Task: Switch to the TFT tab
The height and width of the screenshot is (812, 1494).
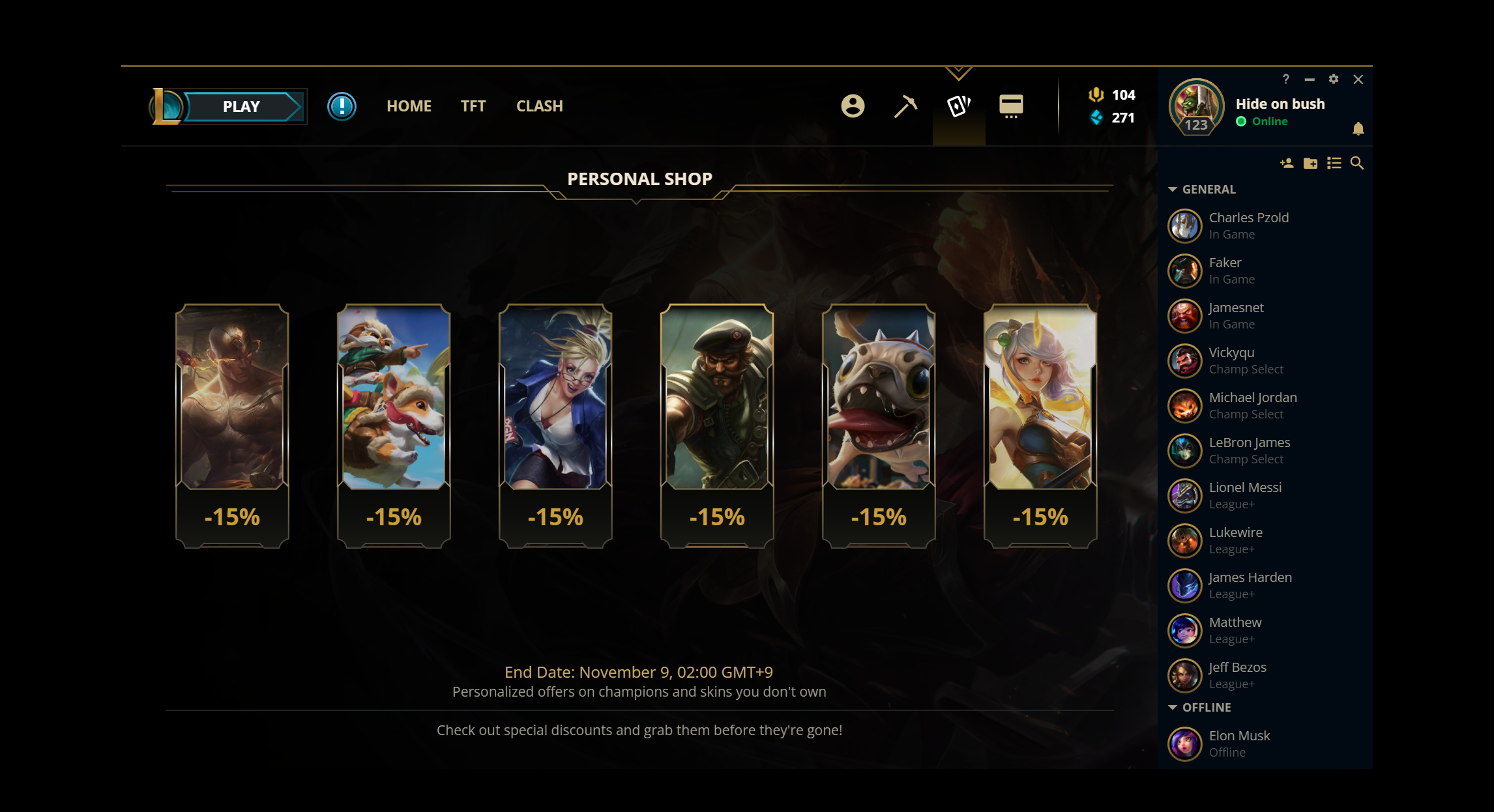Action: 473,106
